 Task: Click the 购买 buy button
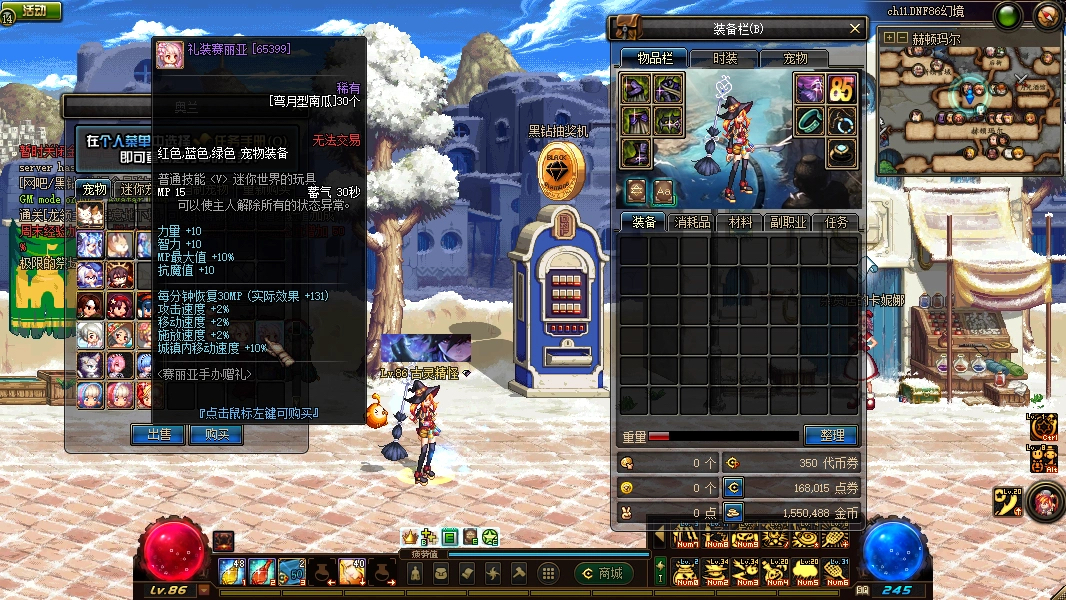click(216, 434)
